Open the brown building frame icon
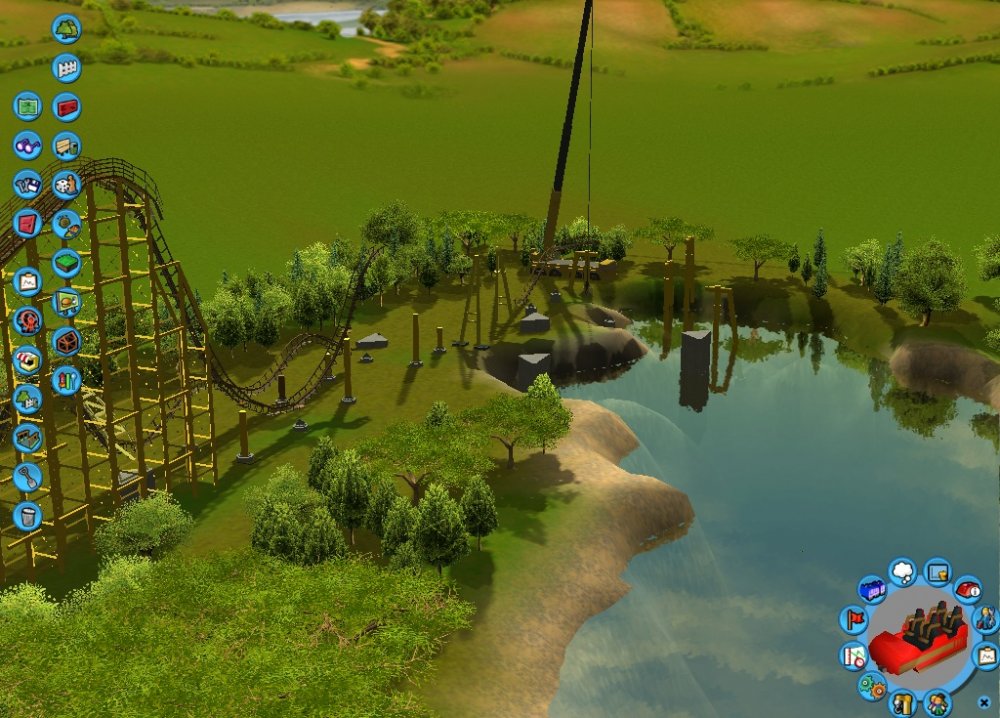The width and height of the screenshot is (1000, 718). pos(27,438)
